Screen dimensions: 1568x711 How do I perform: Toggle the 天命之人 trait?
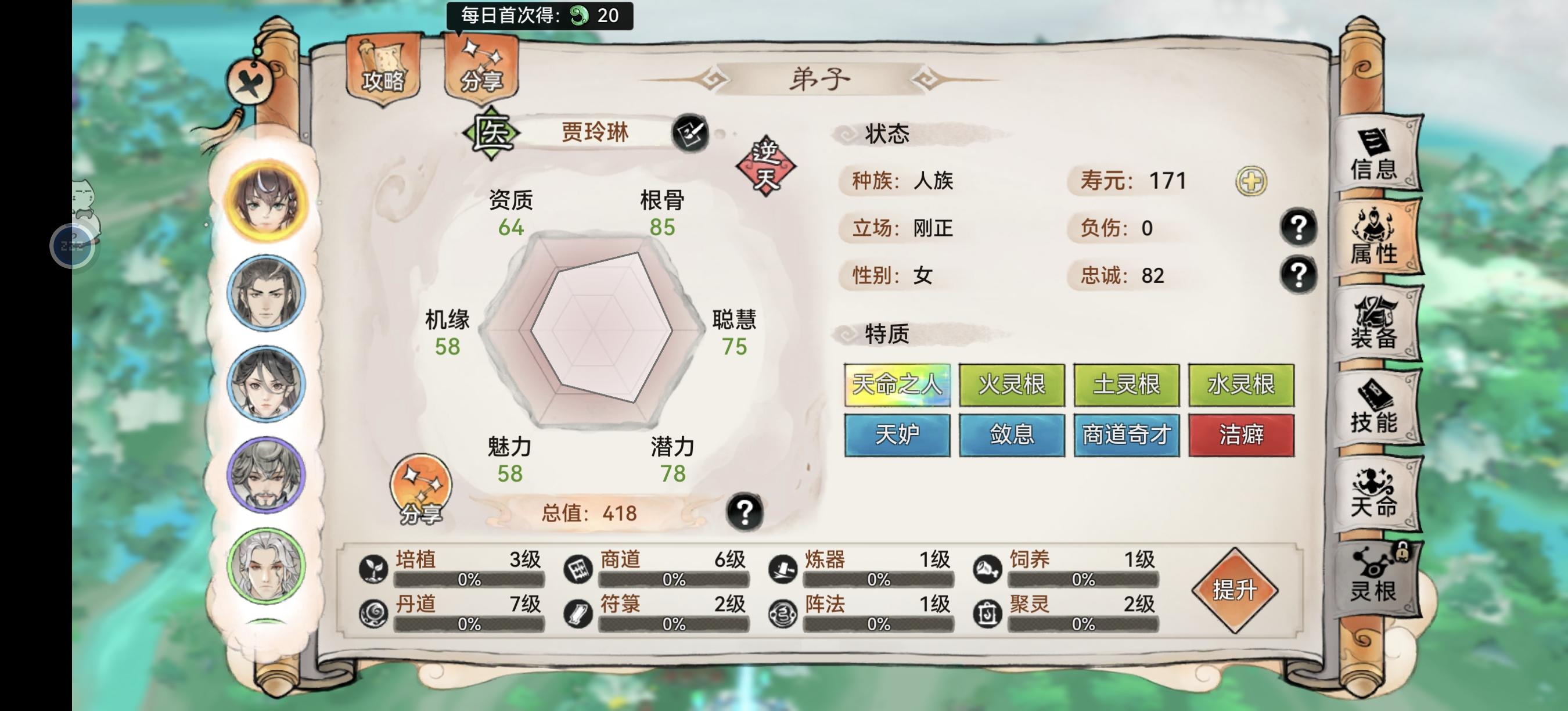[897, 385]
